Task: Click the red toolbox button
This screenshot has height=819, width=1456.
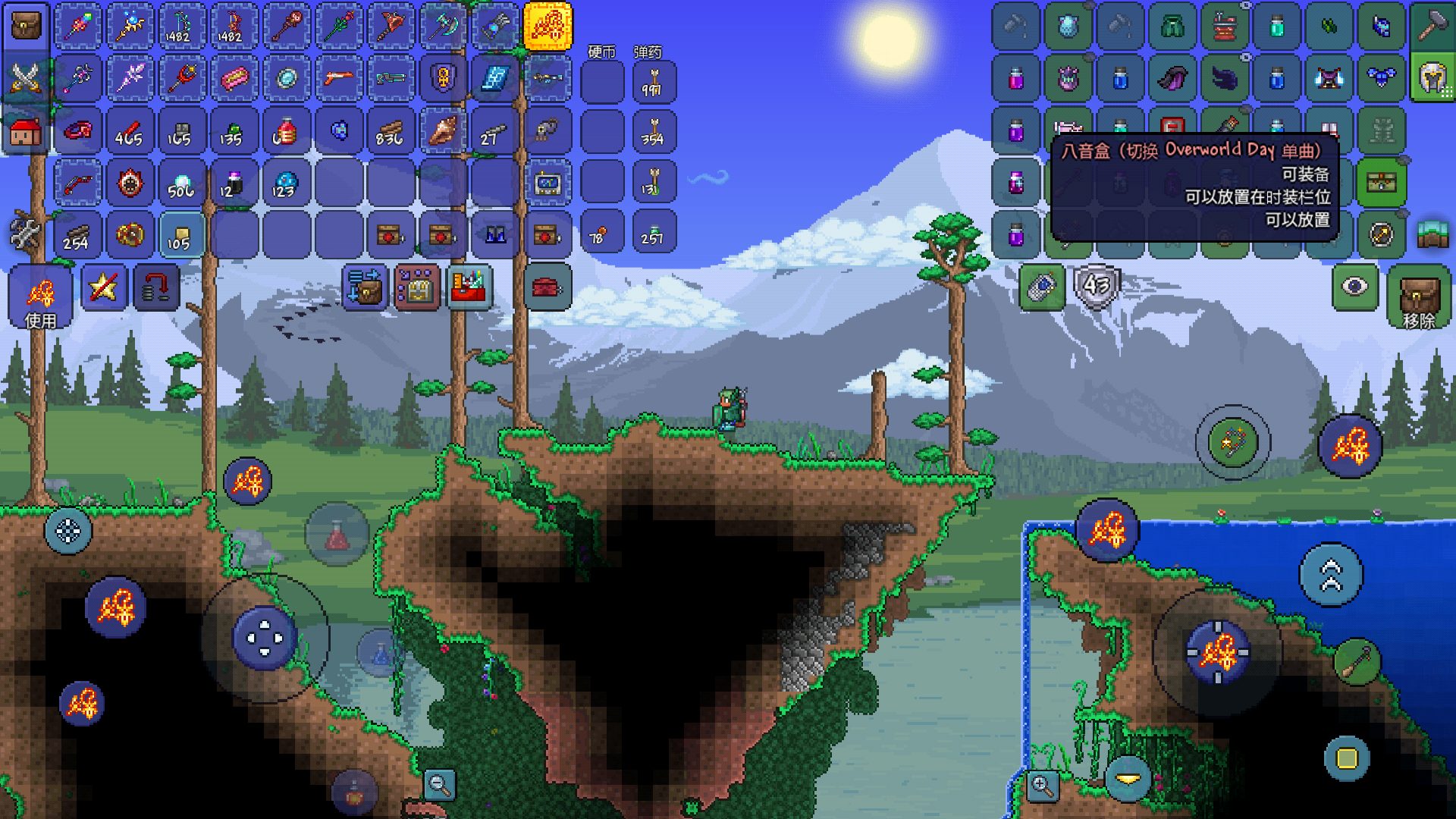Action: click(548, 287)
